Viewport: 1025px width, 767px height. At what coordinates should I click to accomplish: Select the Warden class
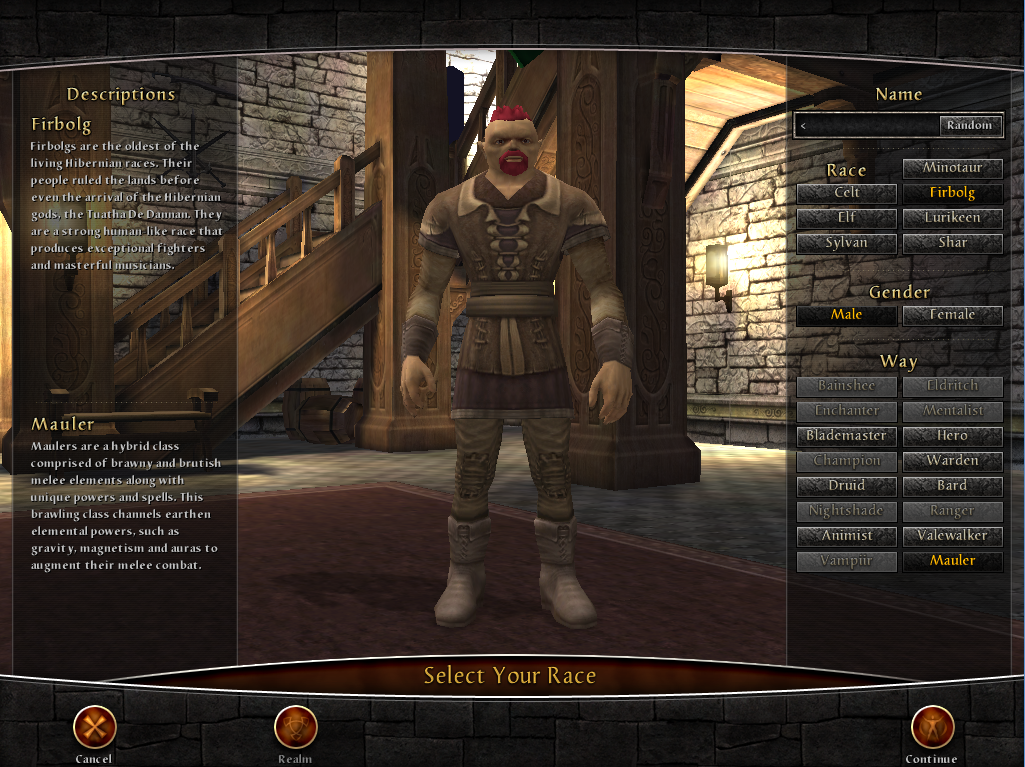tap(952, 461)
